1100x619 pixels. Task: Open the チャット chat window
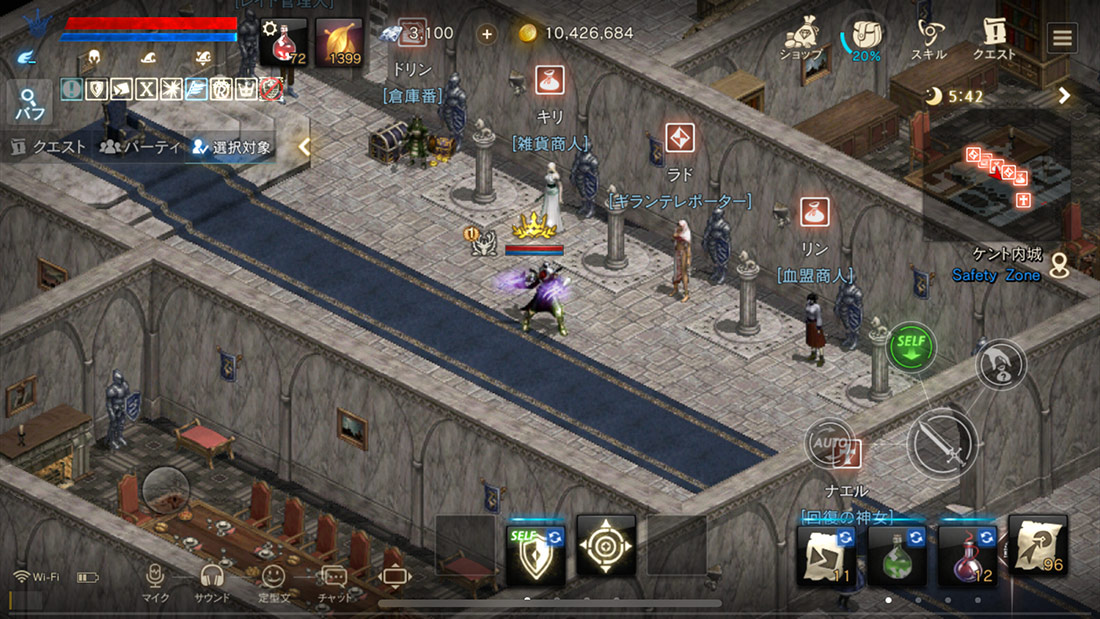pos(334,582)
